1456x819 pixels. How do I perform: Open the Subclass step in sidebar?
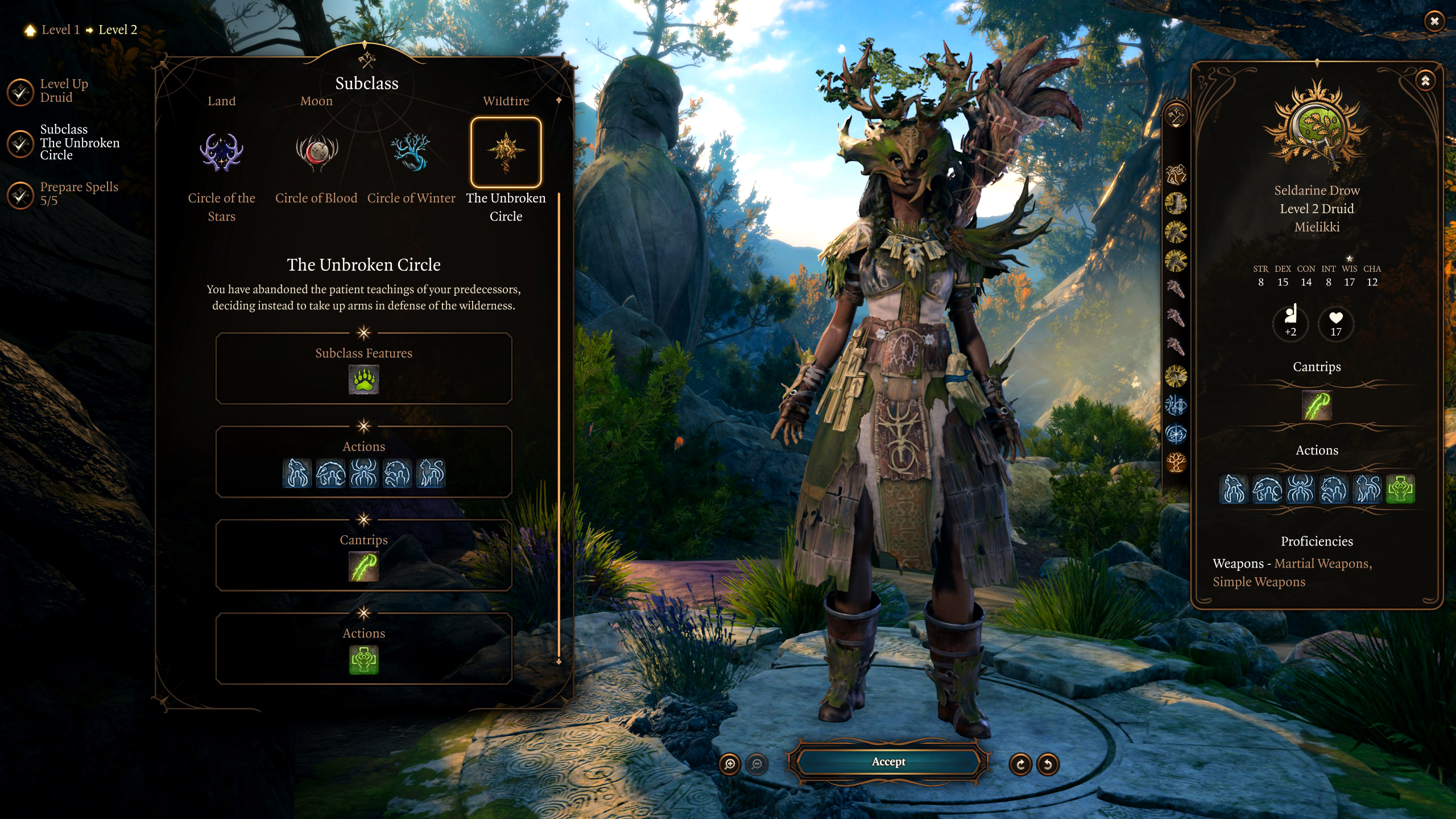click(x=79, y=142)
